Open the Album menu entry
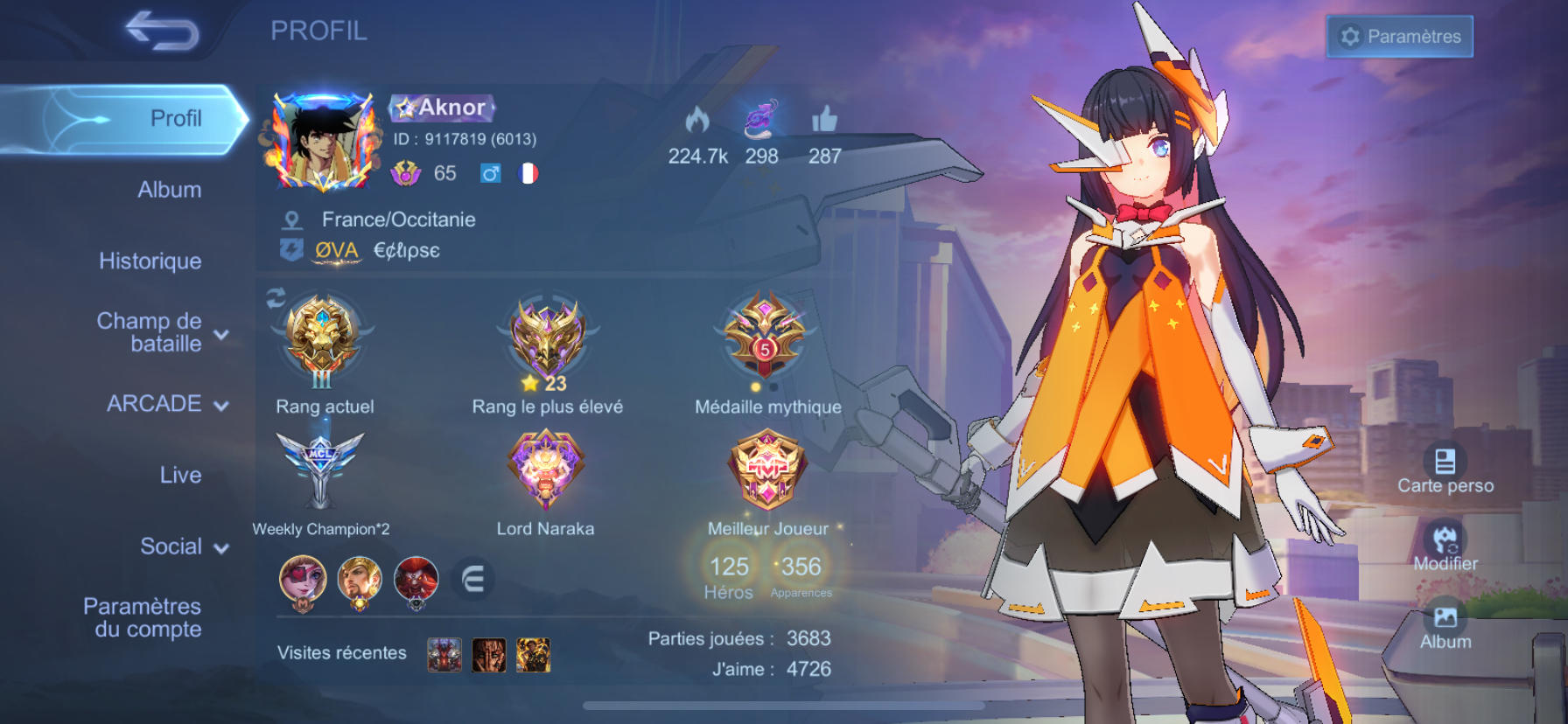 point(171,189)
